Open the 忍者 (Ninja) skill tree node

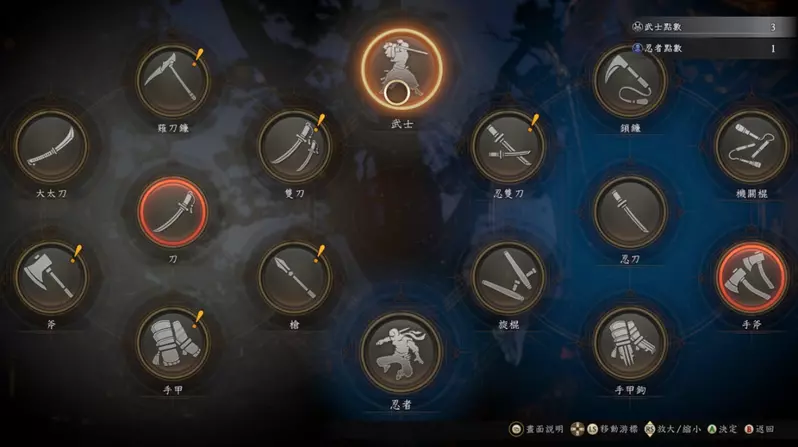(400, 353)
